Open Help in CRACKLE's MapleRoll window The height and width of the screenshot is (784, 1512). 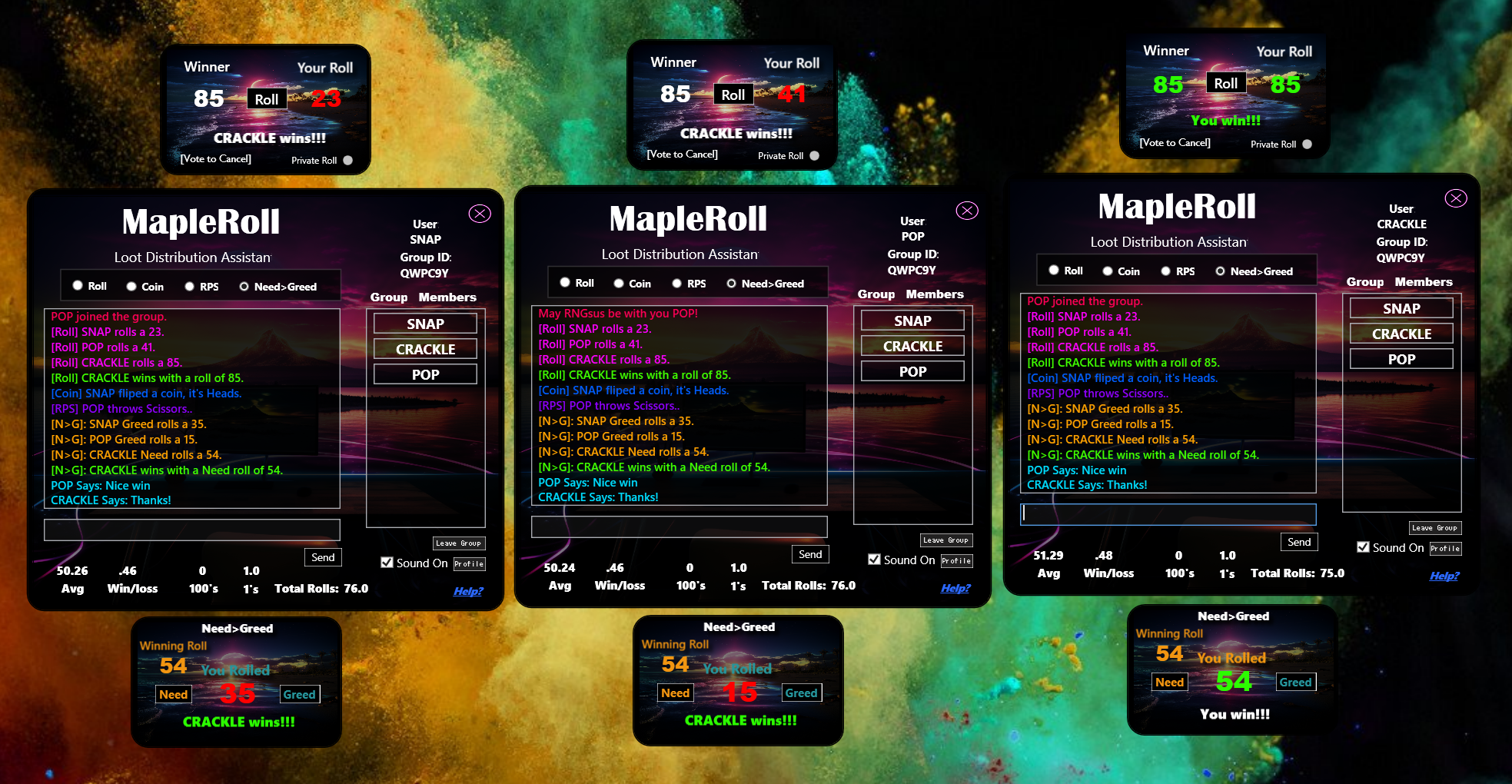[1445, 575]
